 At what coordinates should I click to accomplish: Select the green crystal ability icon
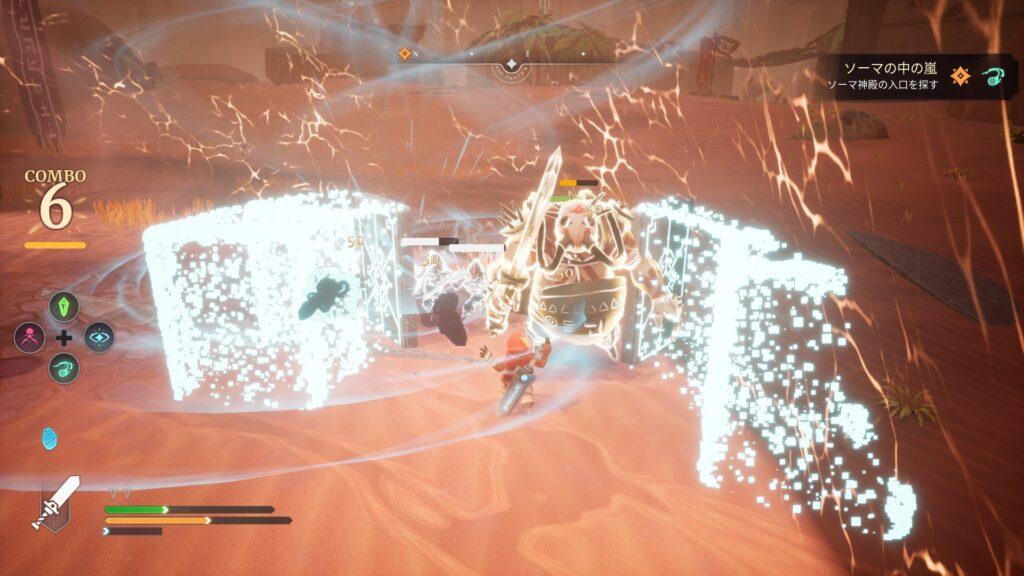[x=63, y=306]
